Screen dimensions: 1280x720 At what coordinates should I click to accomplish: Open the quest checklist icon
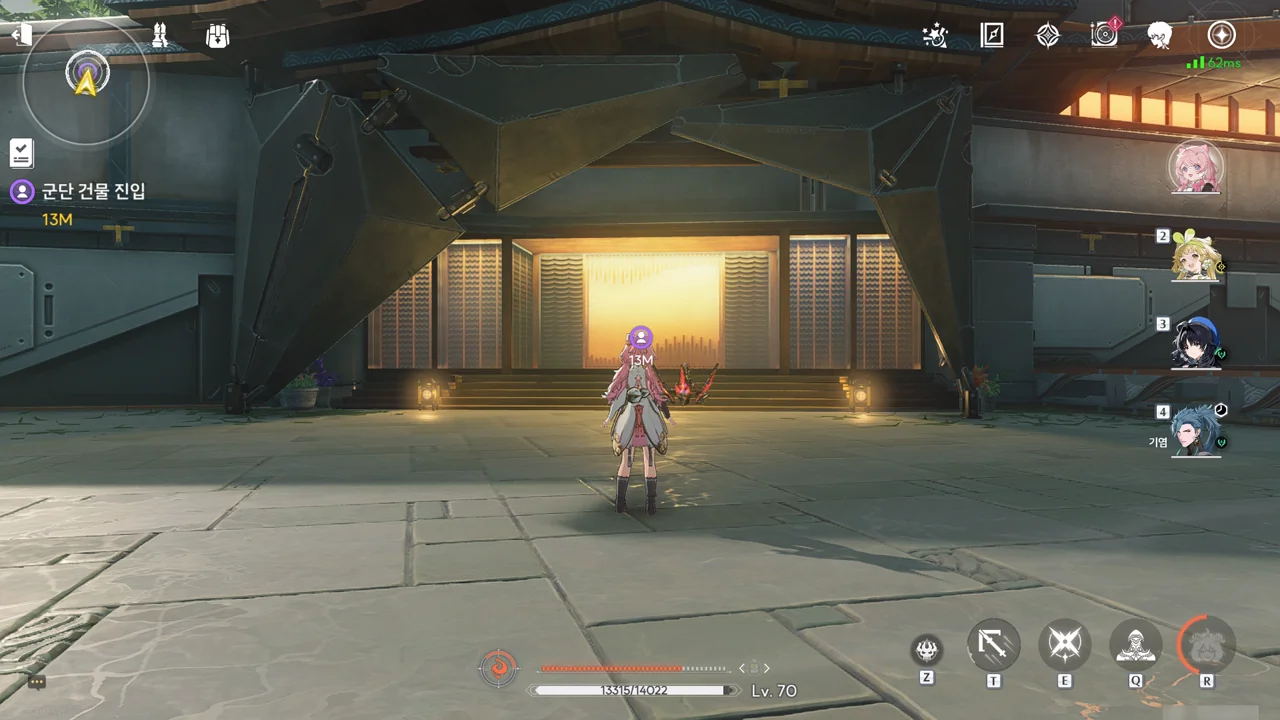[x=22, y=153]
